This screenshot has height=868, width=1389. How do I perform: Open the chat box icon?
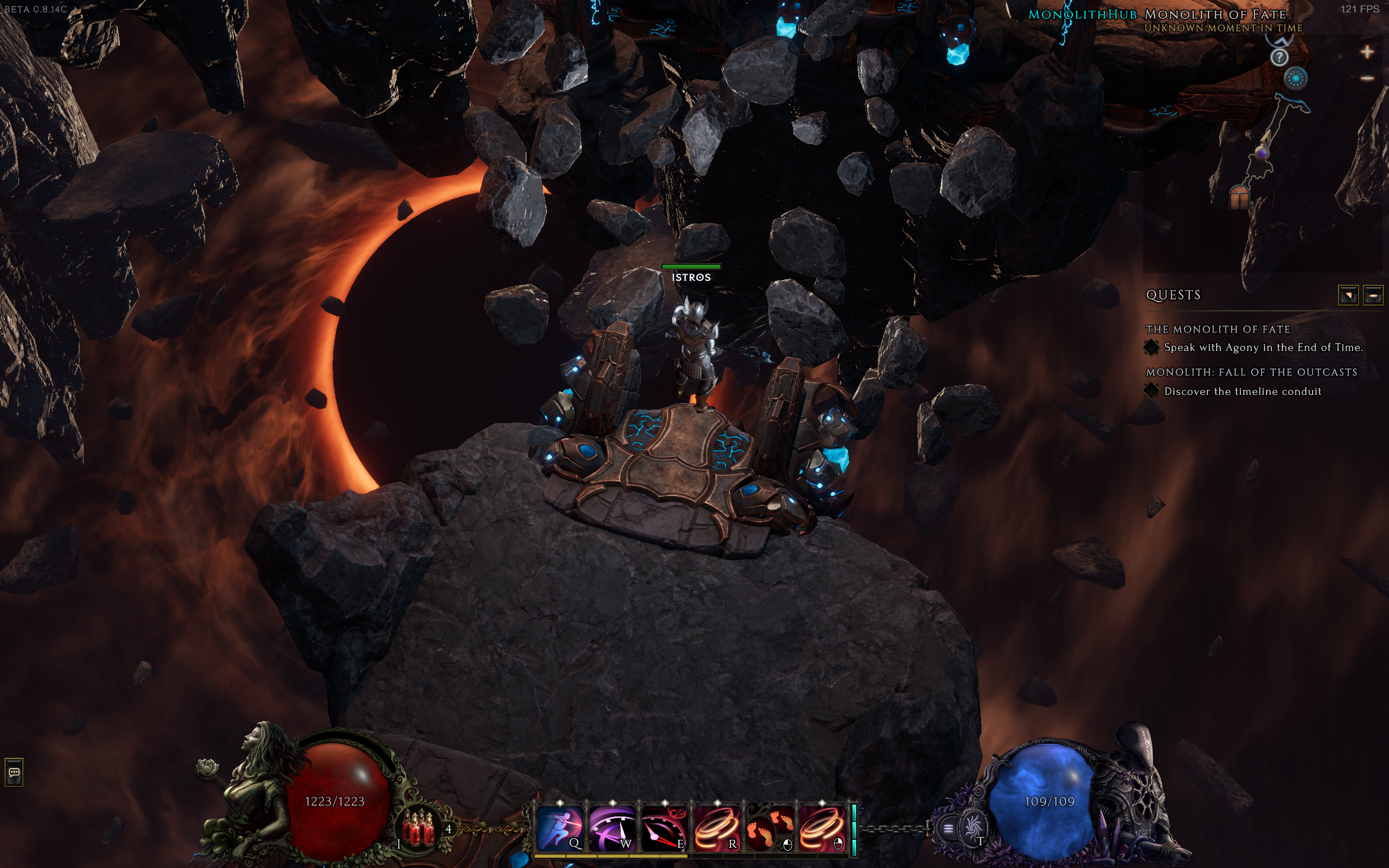(x=14, y=772)
